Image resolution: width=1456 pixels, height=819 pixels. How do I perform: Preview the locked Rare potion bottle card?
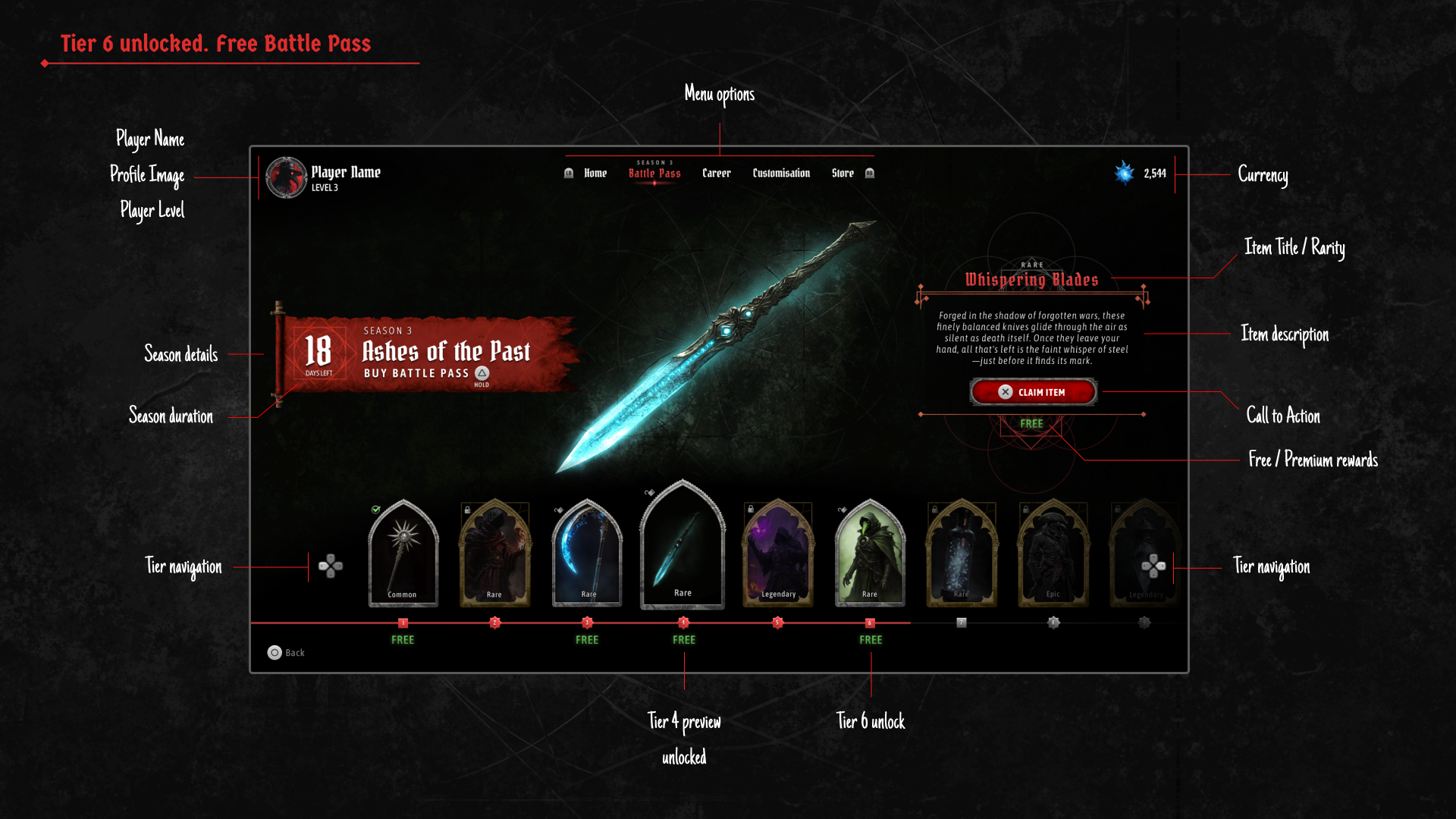click(962, 554)
